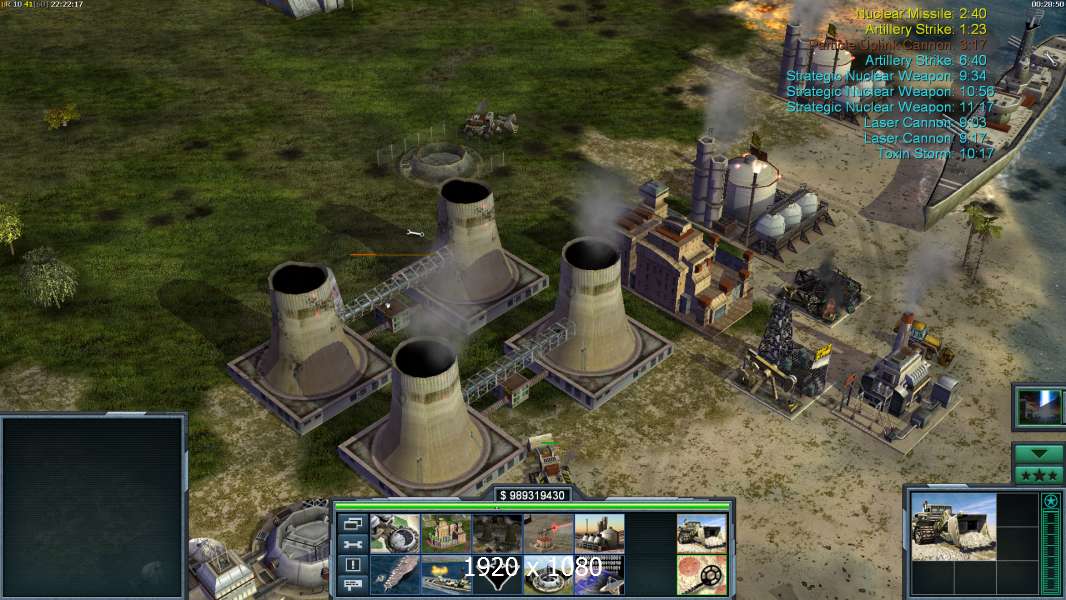Screen dimensions: 1066x600
Task: Select the firing battleship build icon
Action: pos(446,575)
